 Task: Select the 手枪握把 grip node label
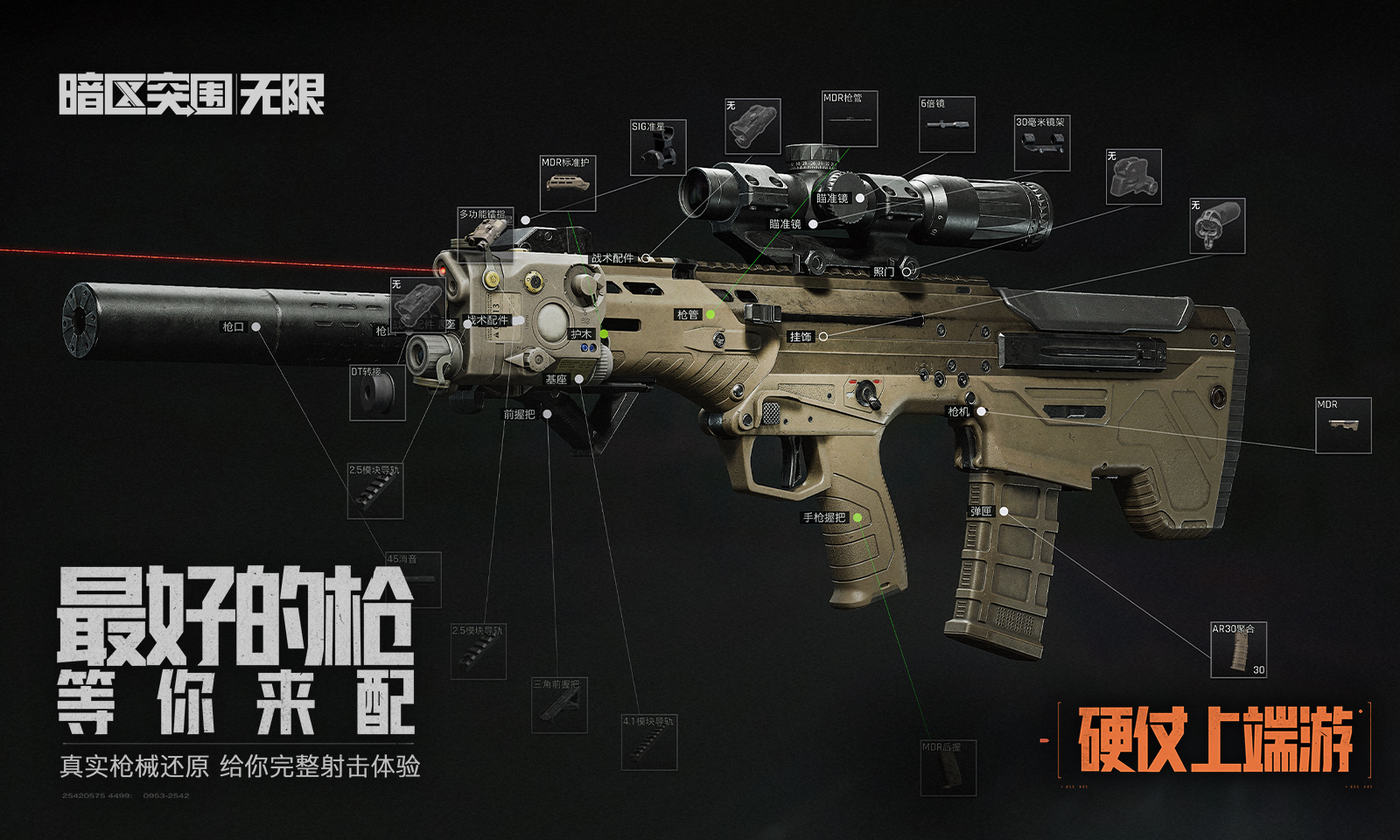825,518
